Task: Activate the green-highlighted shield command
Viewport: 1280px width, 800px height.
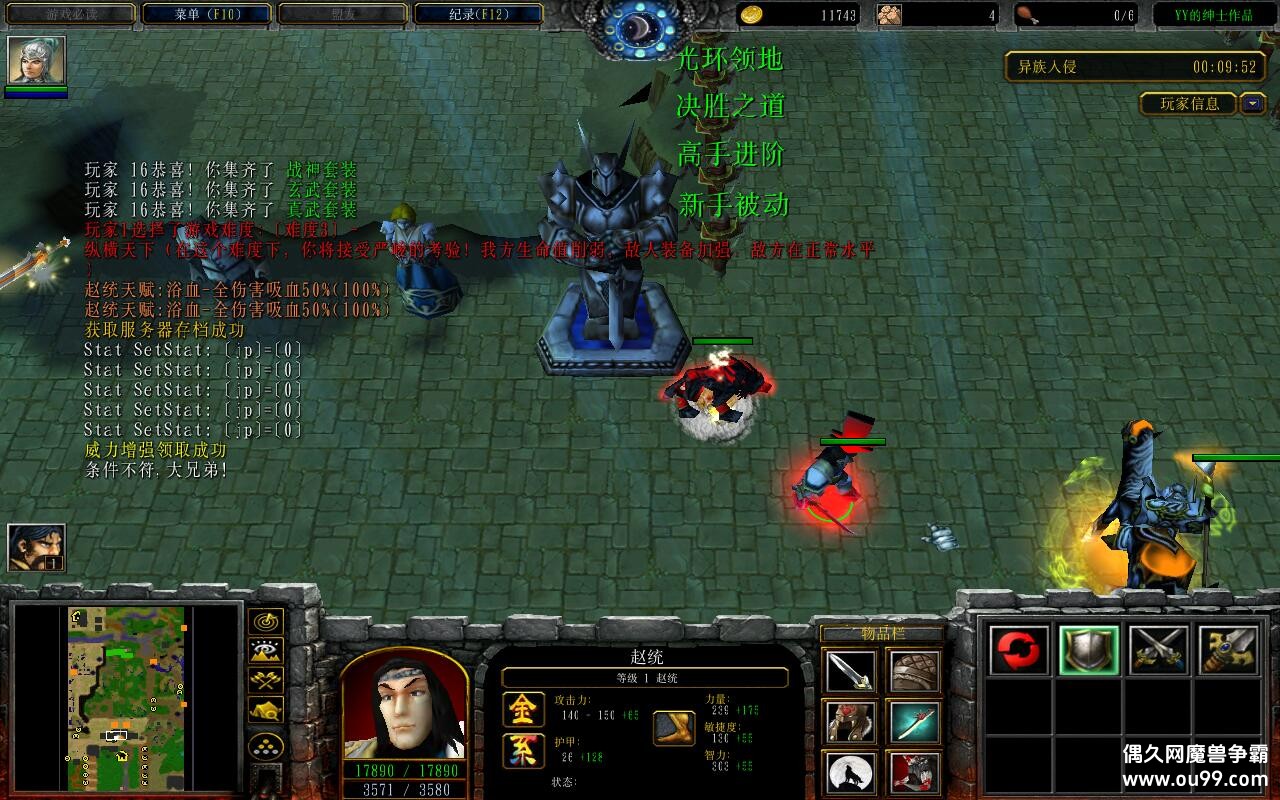Action: pos(1088,651)
